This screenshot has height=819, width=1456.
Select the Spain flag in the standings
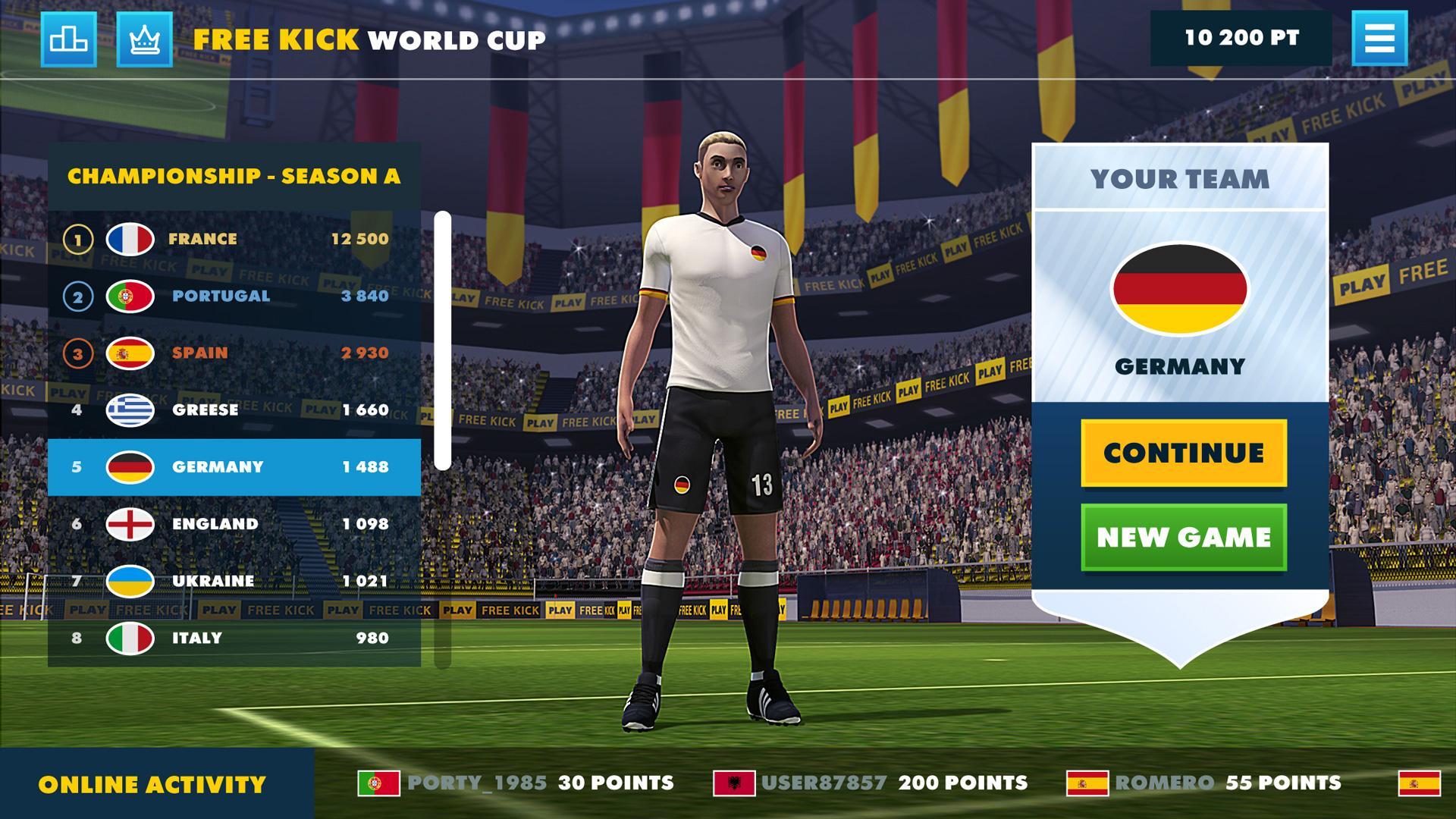(x=129, y=352)
